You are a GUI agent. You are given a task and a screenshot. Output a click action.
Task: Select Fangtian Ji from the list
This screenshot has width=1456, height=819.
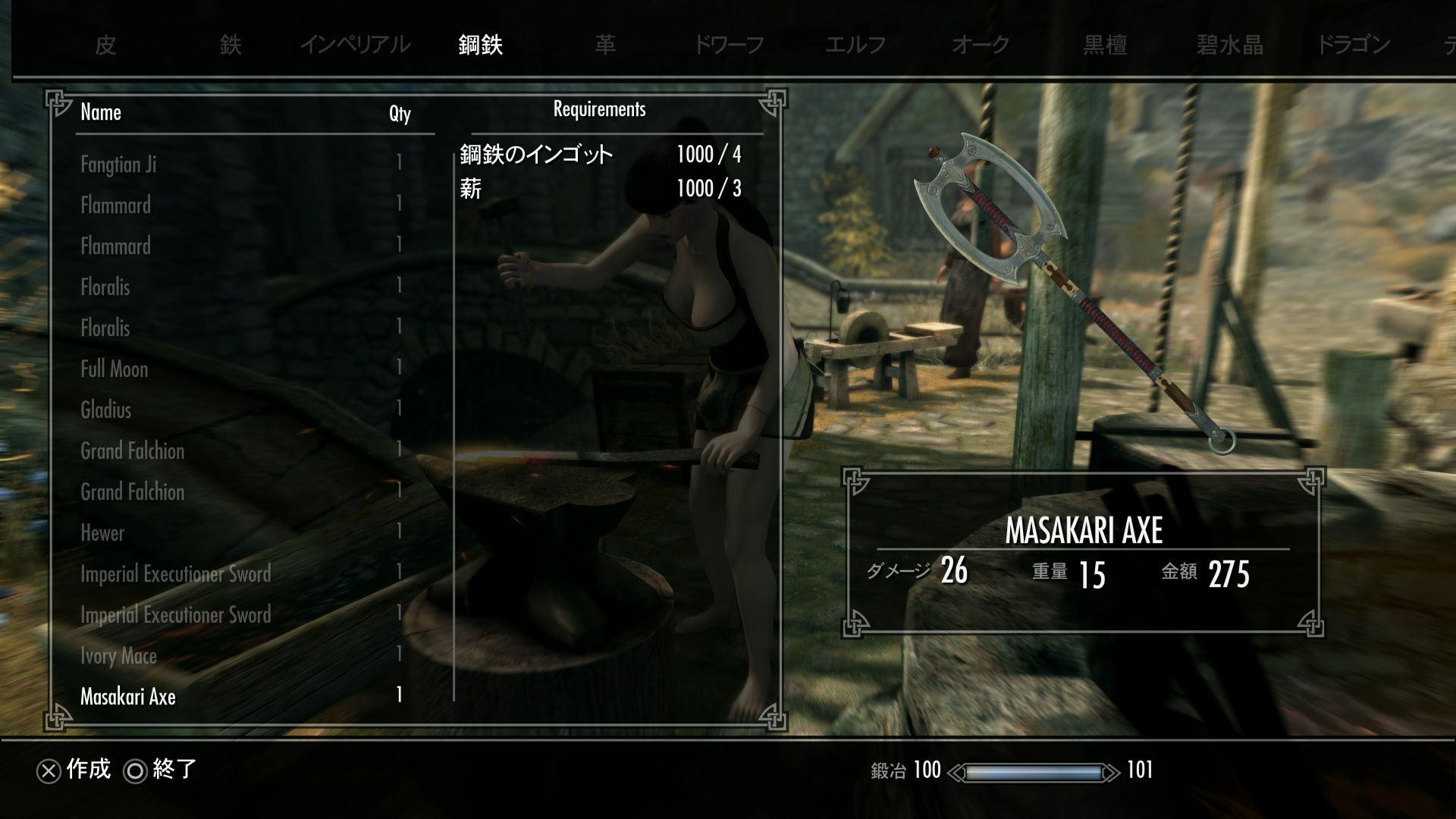point(118,165)
